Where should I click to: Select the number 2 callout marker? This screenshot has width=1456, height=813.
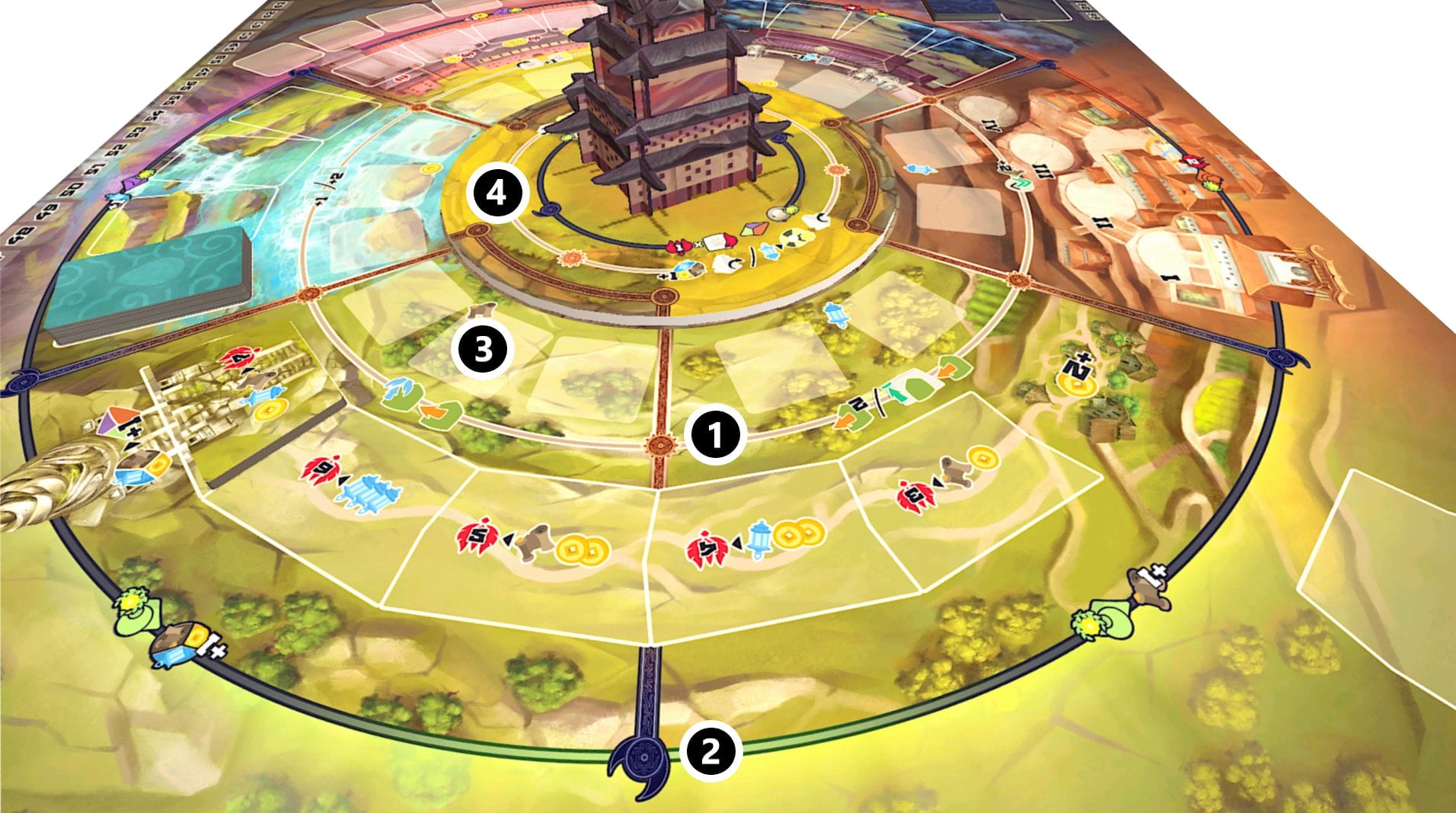[710, 752]
